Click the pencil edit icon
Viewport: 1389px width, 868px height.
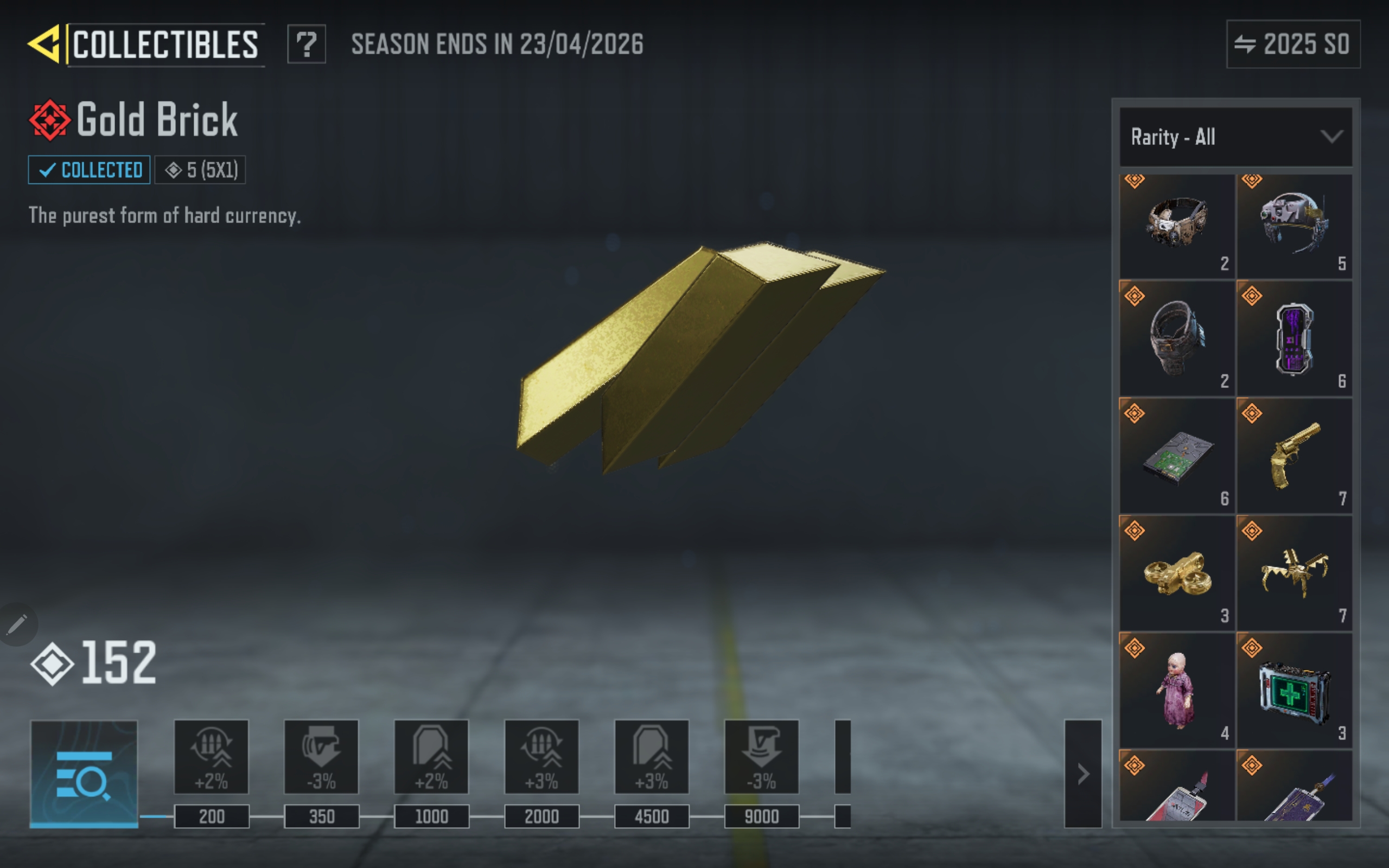[17, 624]
